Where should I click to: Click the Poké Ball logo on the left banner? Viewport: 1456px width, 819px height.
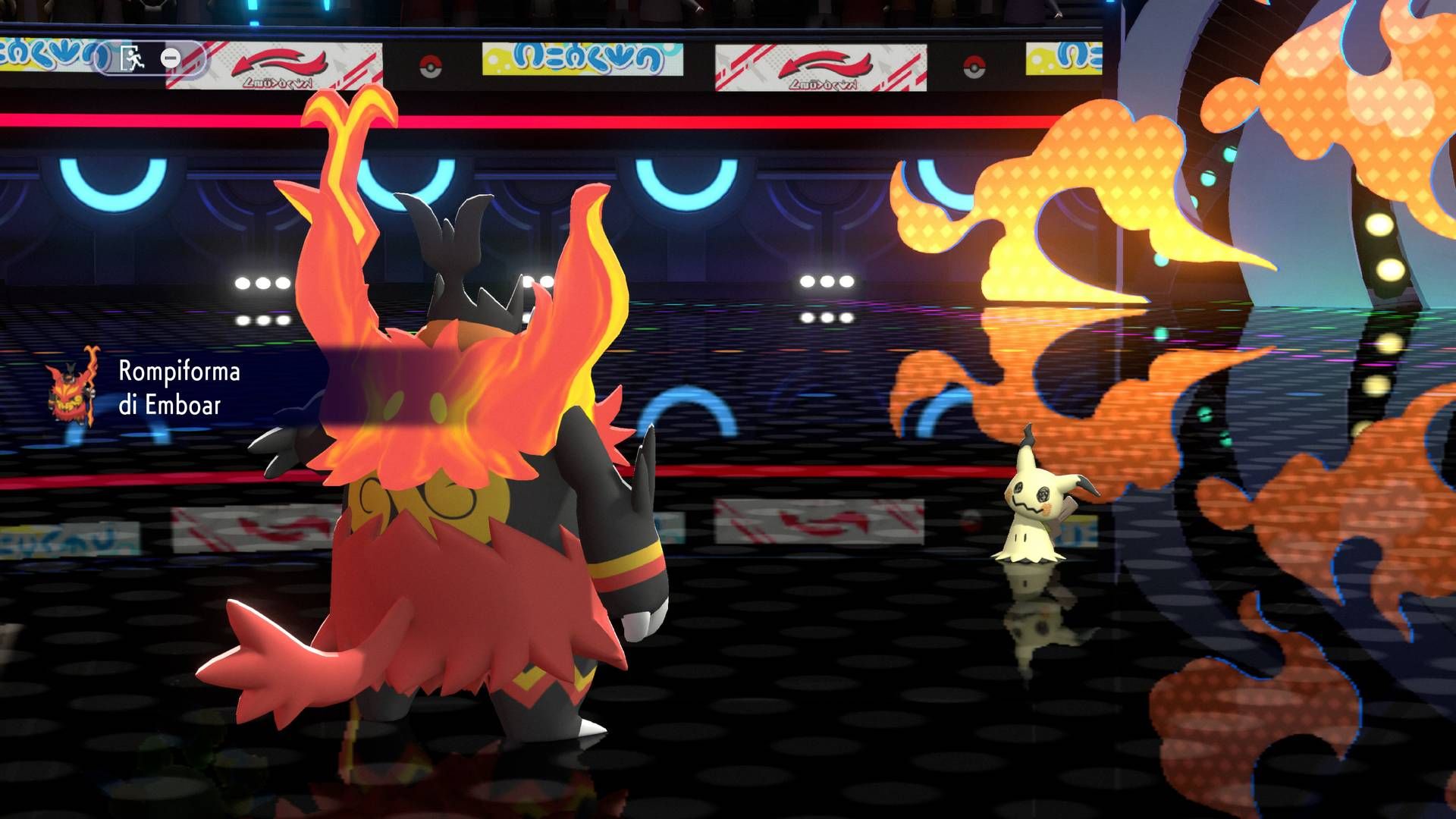(431, 67)
